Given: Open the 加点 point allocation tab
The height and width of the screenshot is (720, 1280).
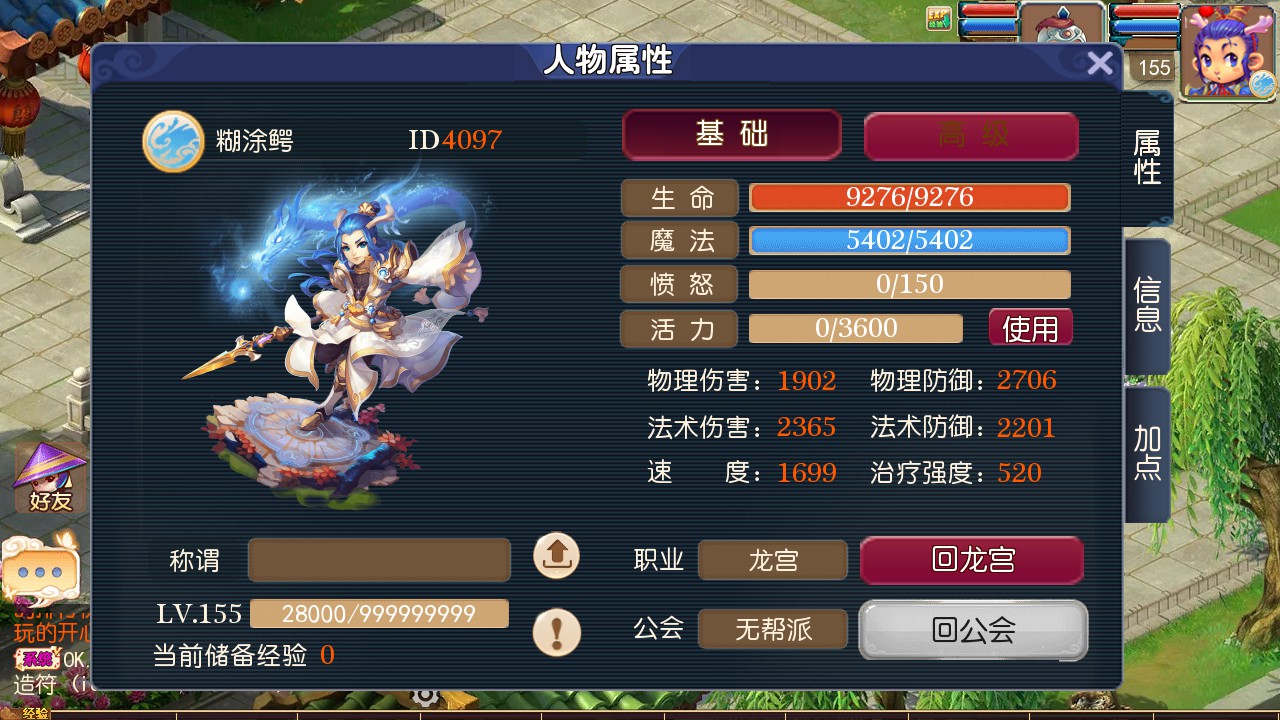Looking at the screenshot, I should 1147,453.
